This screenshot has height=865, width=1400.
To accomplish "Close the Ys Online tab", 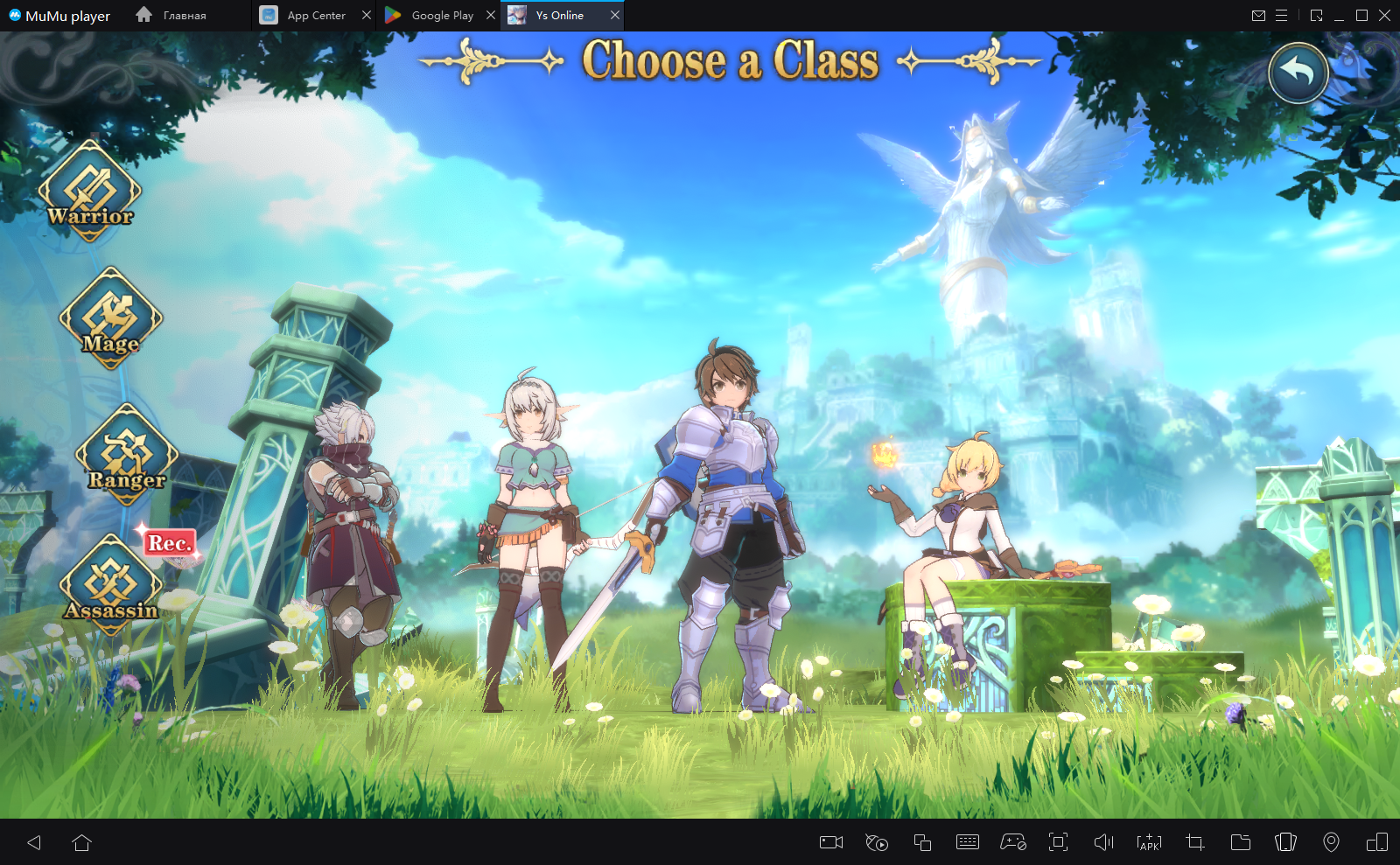I will point(615,16).
